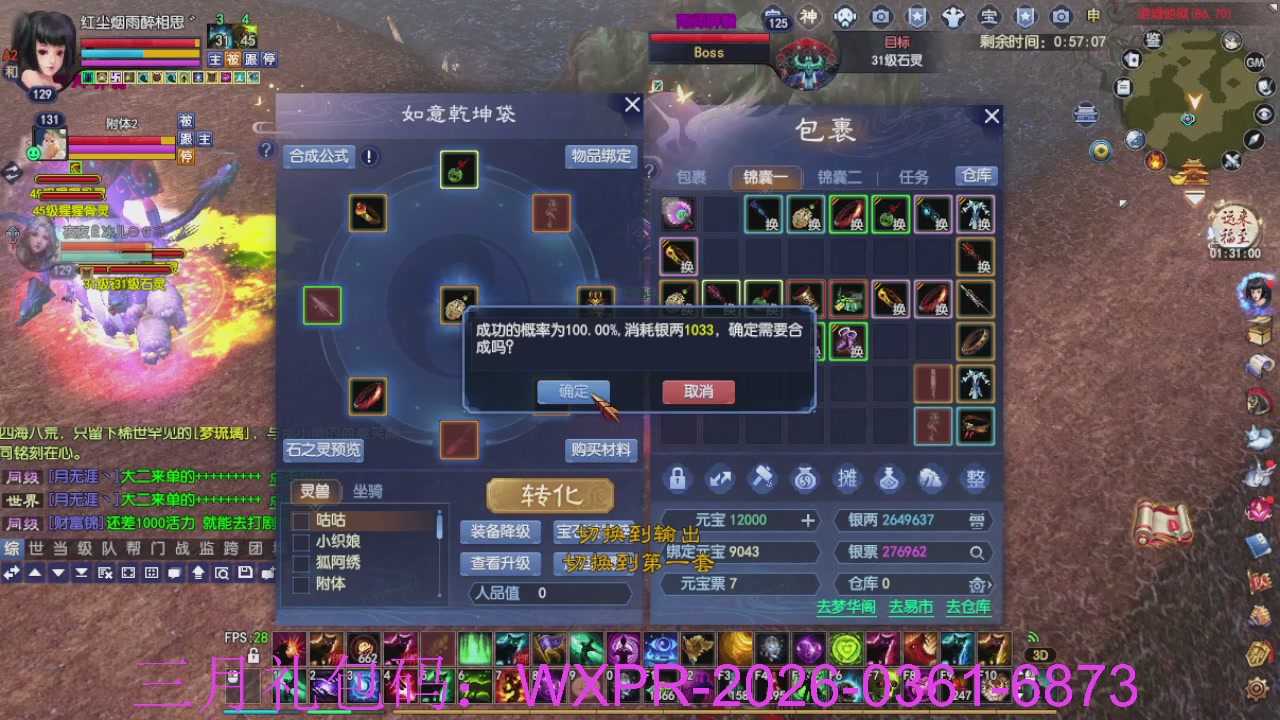Open the 摊 stall icon
1280x720 pixels.
(847, 480)
